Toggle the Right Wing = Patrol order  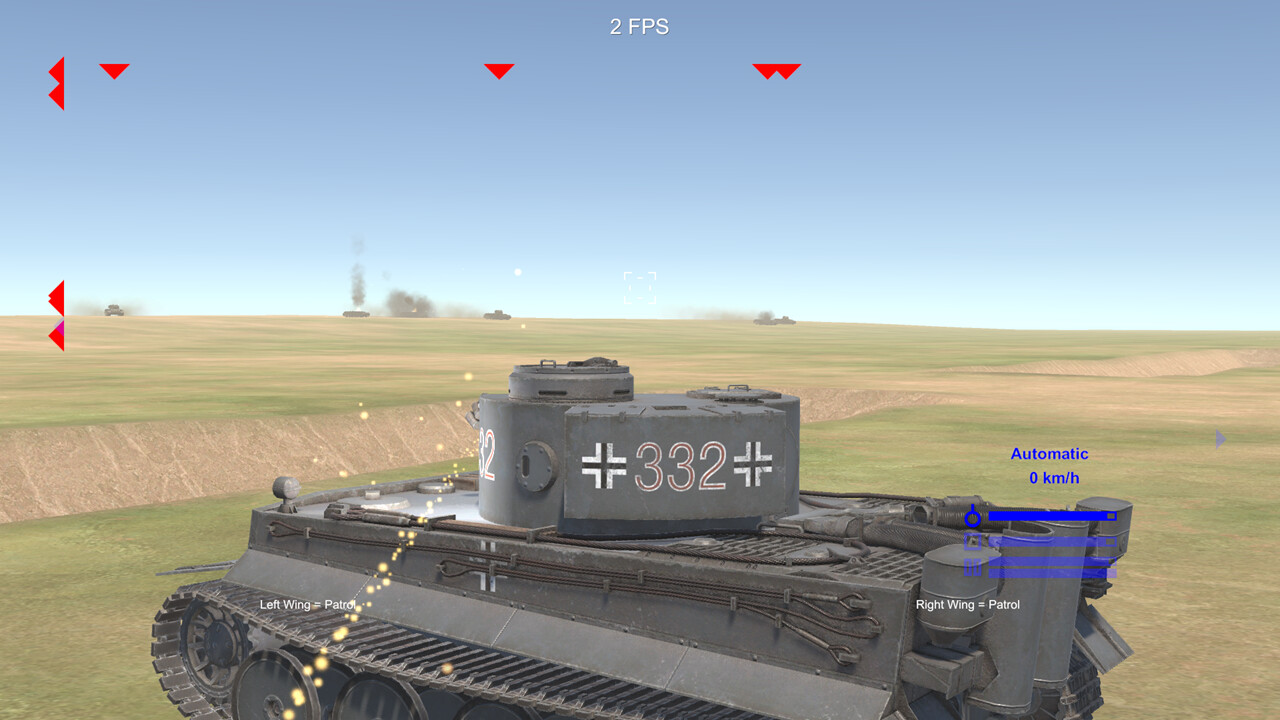pos(967,605)
